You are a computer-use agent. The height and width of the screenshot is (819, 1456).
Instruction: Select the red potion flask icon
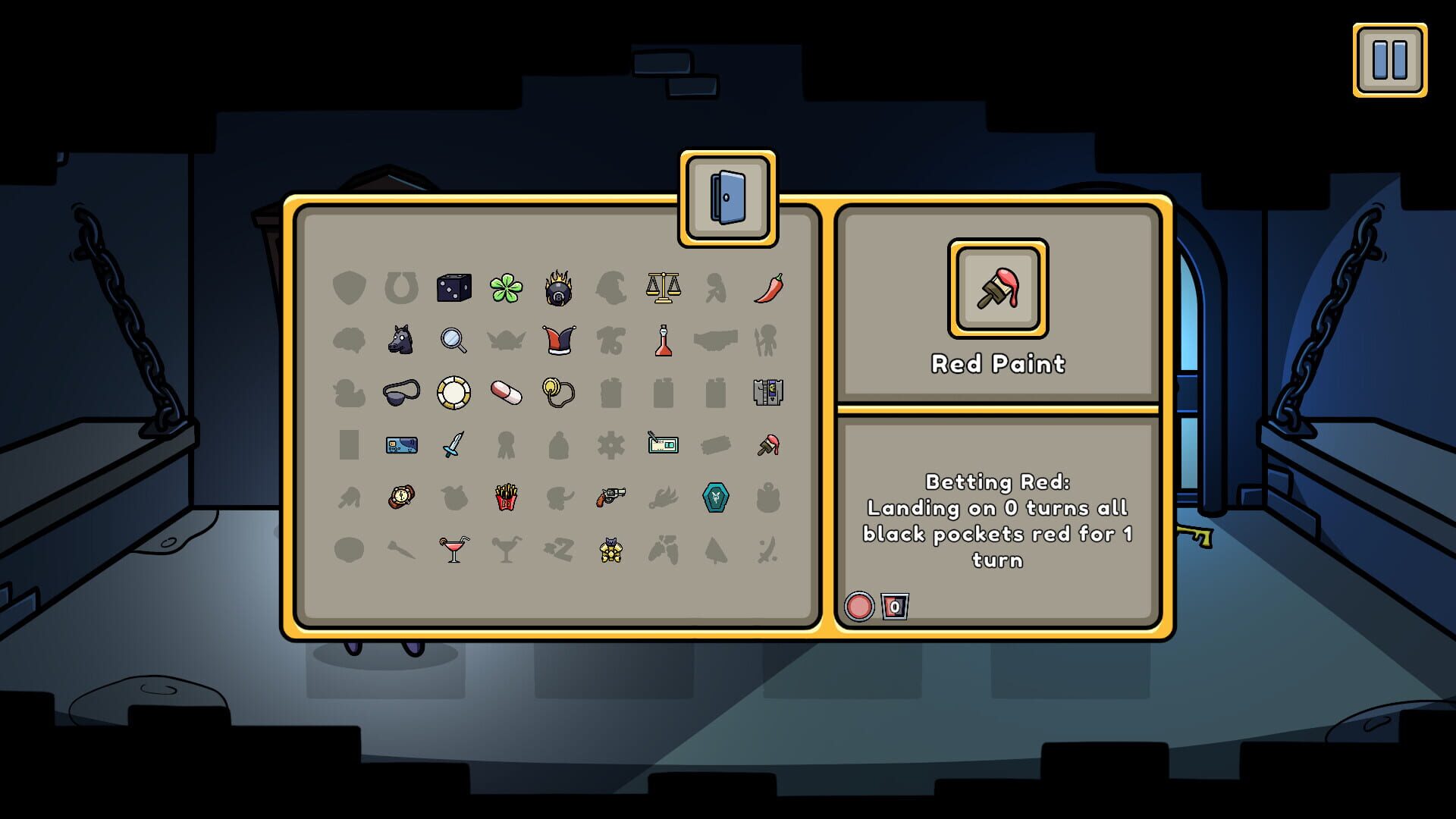pos(664,340)
